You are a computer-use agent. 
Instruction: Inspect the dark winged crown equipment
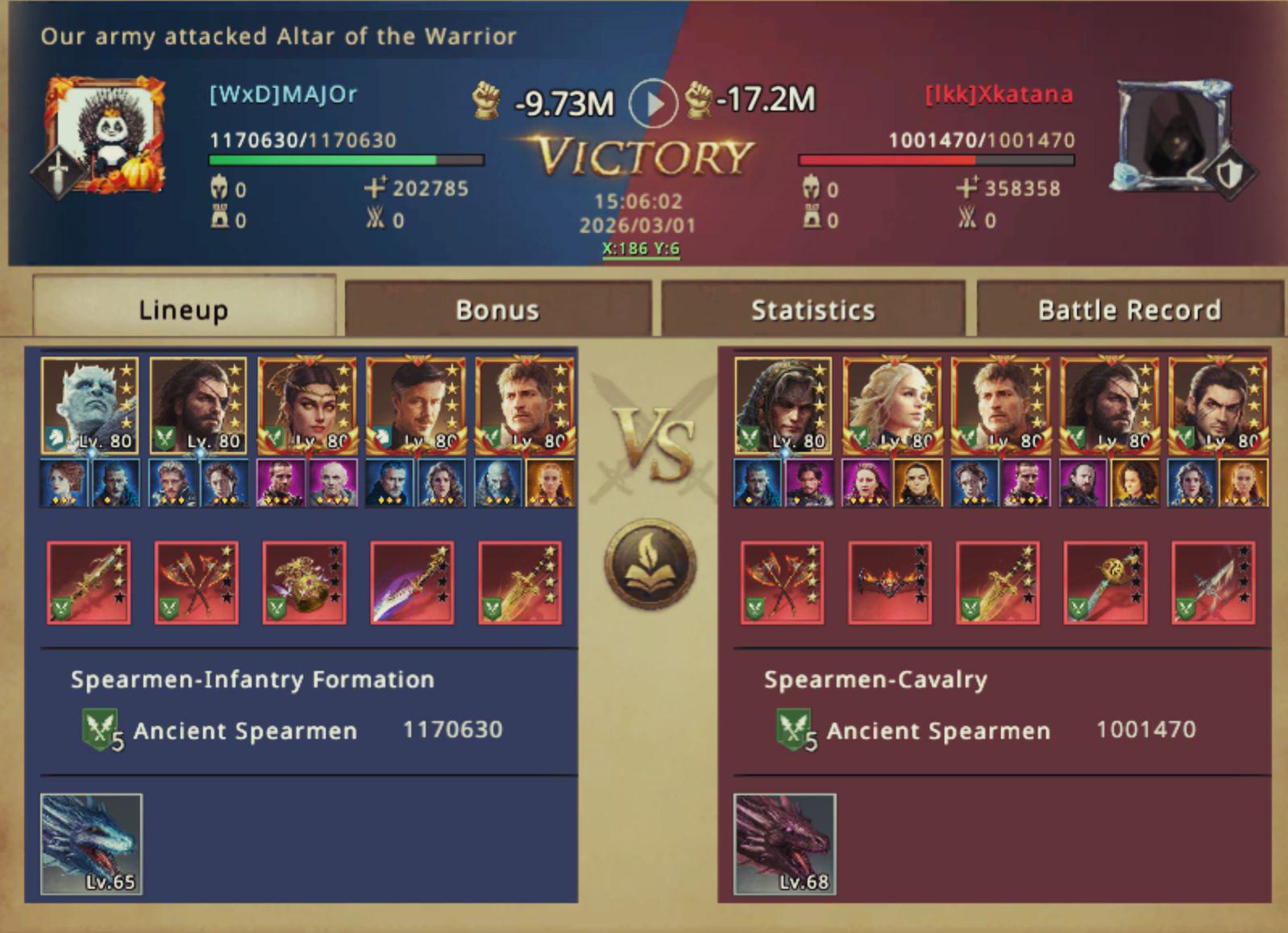(890, 583)
